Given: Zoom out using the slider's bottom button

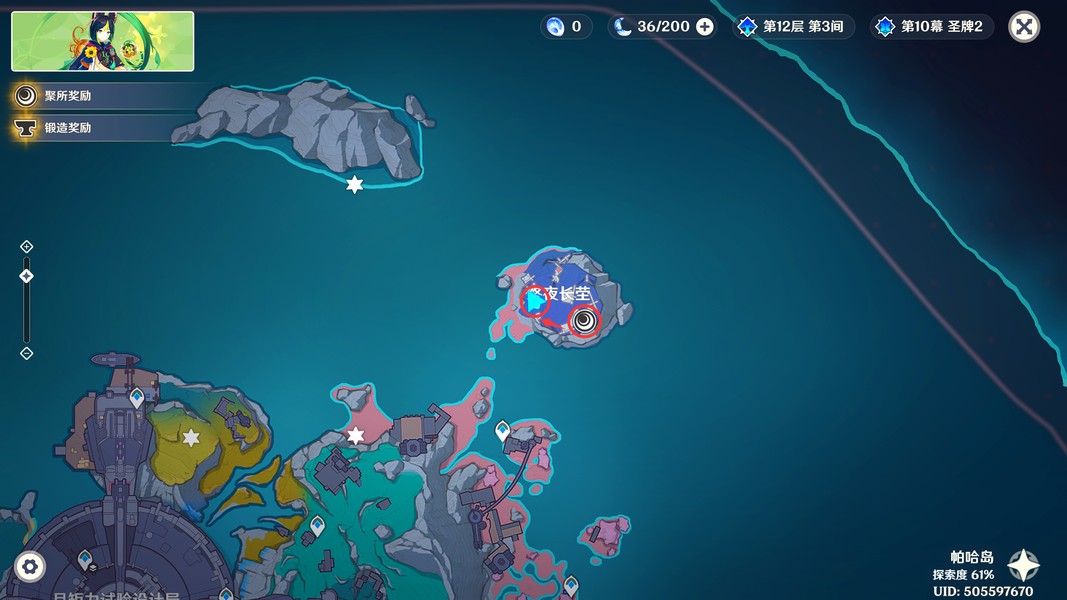Looking at the screenshot, I should tap(27, 353).
